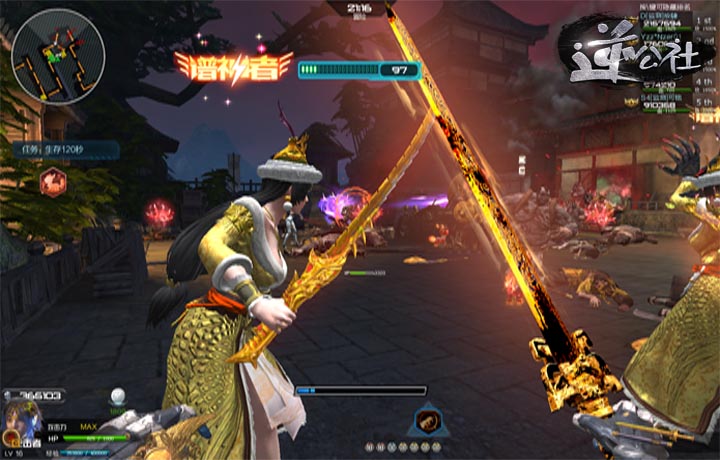Activate the red hexagon skill icon
This screenshot has width=720, height=460.
[x=53, y=181]
